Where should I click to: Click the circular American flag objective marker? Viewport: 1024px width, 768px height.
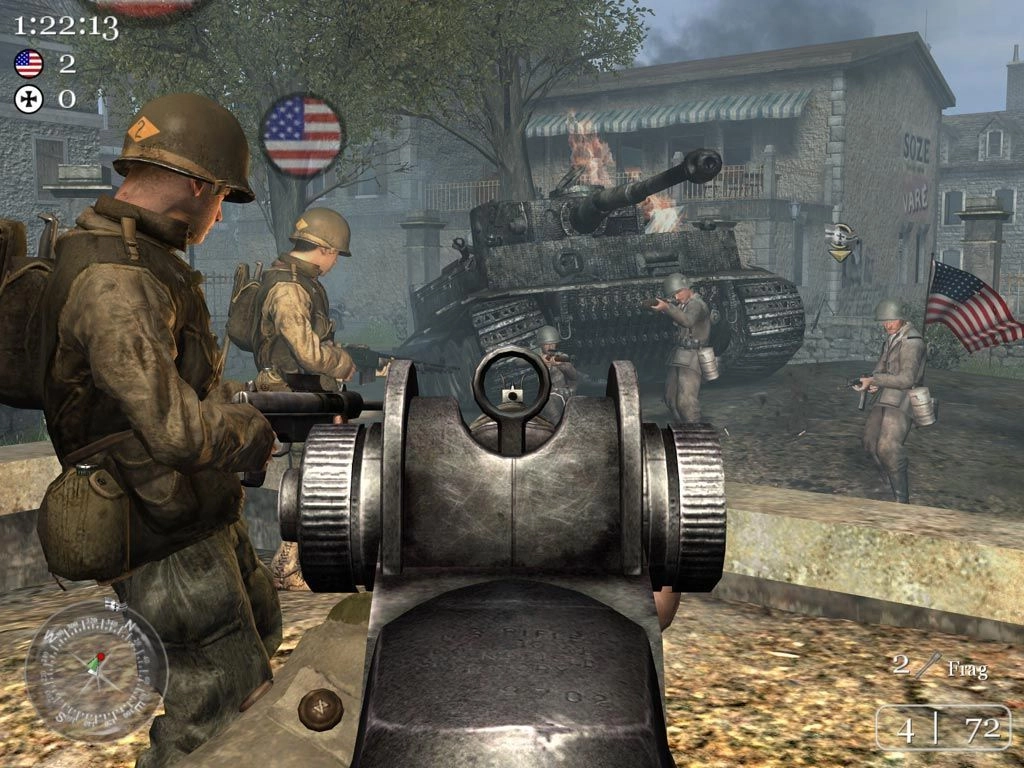[302, 135]
